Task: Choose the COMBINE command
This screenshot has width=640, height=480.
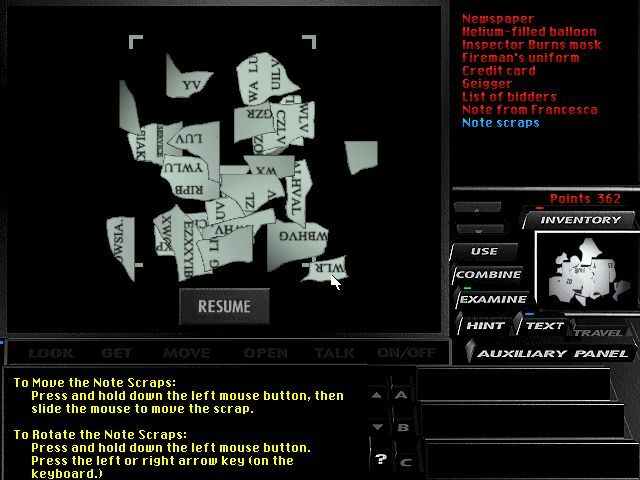Action: (489, 275)
